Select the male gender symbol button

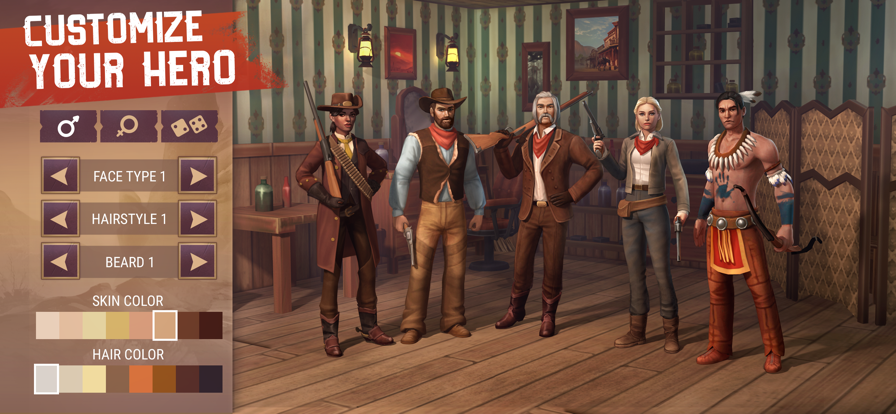click(68, 127)
